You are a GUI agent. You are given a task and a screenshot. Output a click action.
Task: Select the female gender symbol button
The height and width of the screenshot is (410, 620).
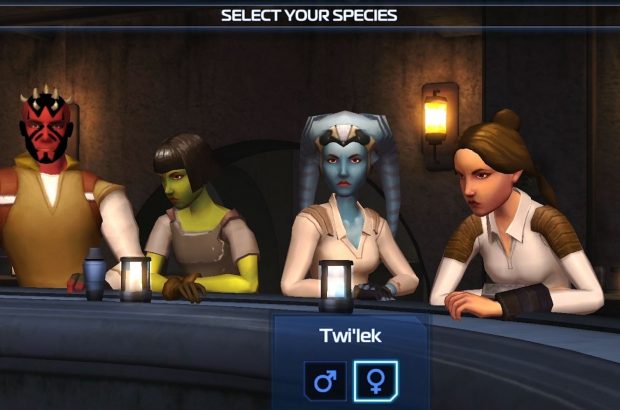point(375,381)
